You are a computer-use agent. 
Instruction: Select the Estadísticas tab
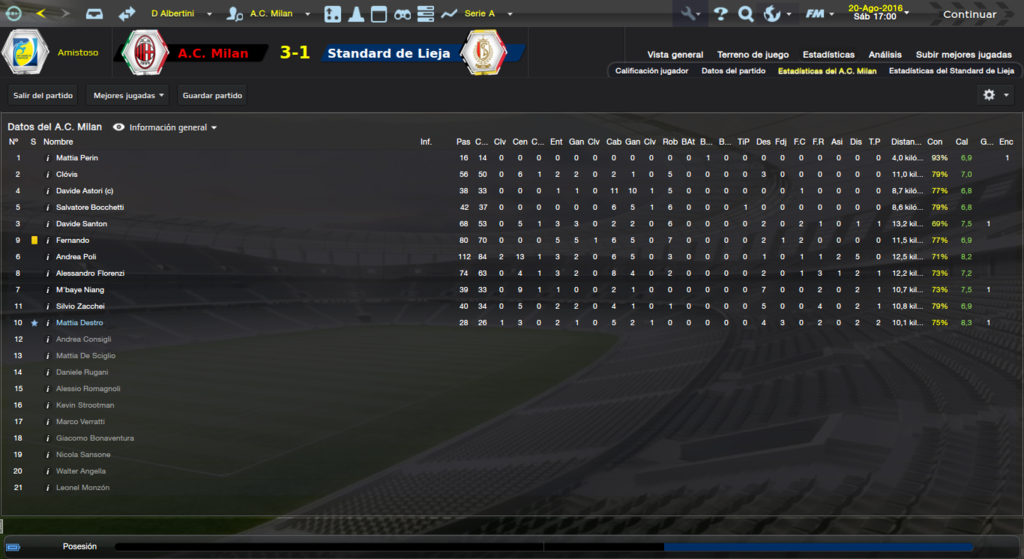click(828, 55)
